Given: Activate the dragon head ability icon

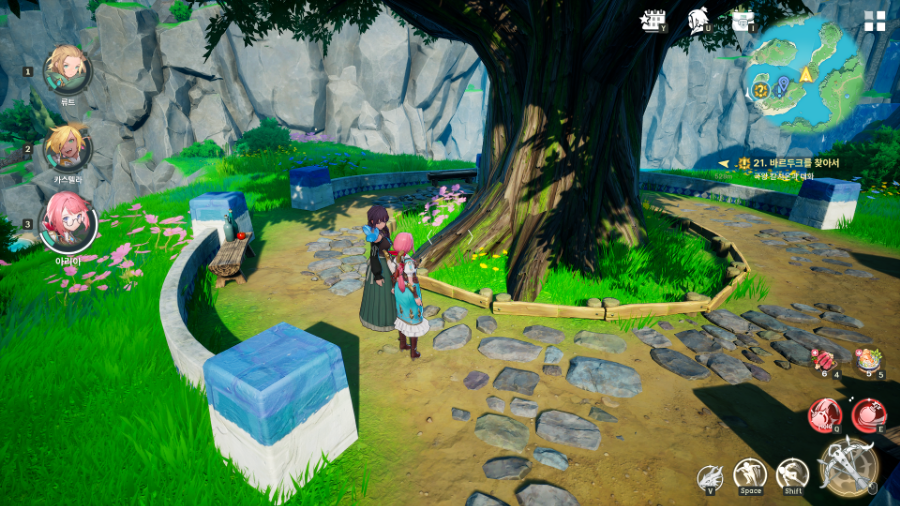Looking at the screenshot, I should 710,476.
